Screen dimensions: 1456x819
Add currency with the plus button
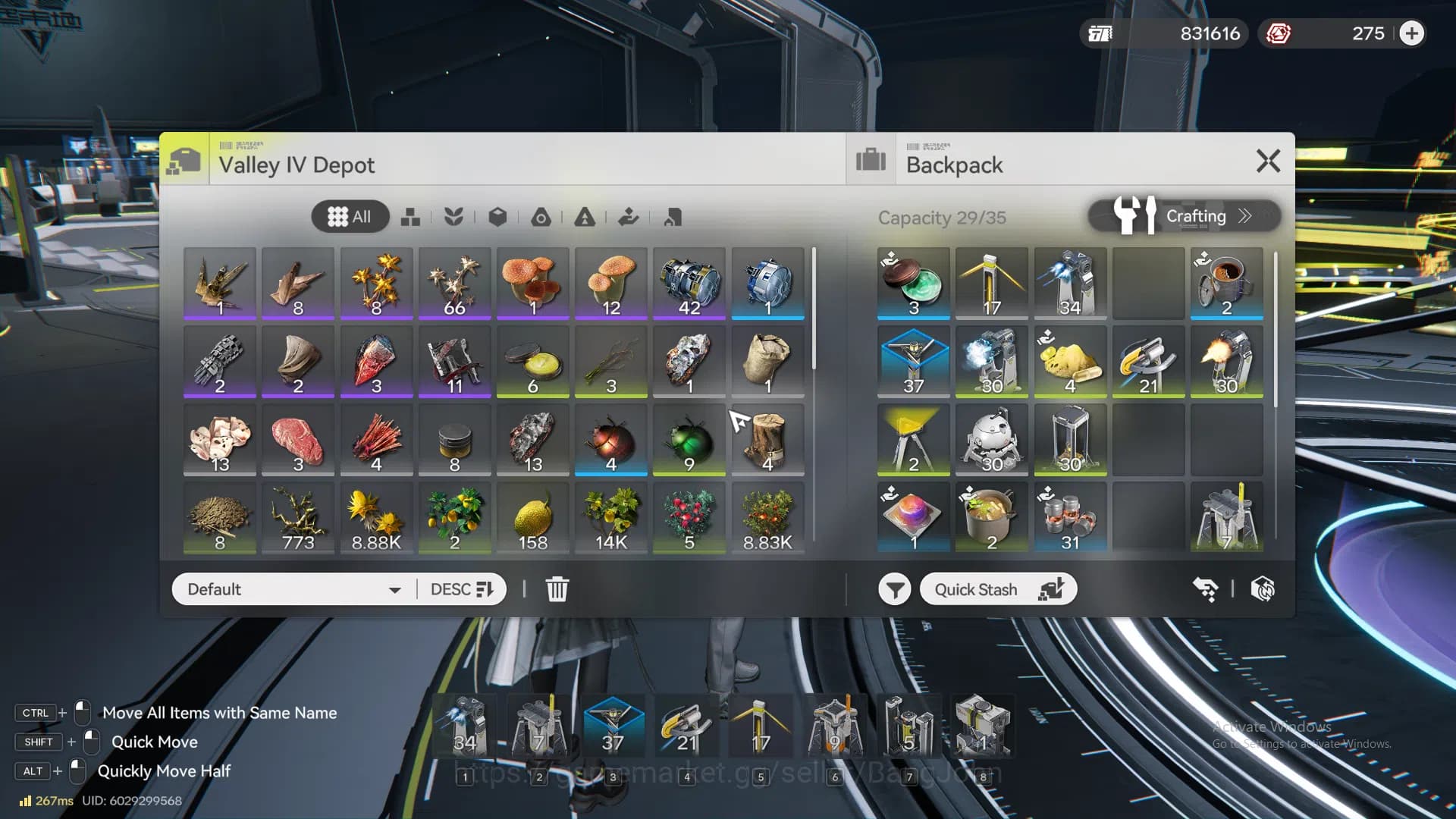tap(1411, 33)
